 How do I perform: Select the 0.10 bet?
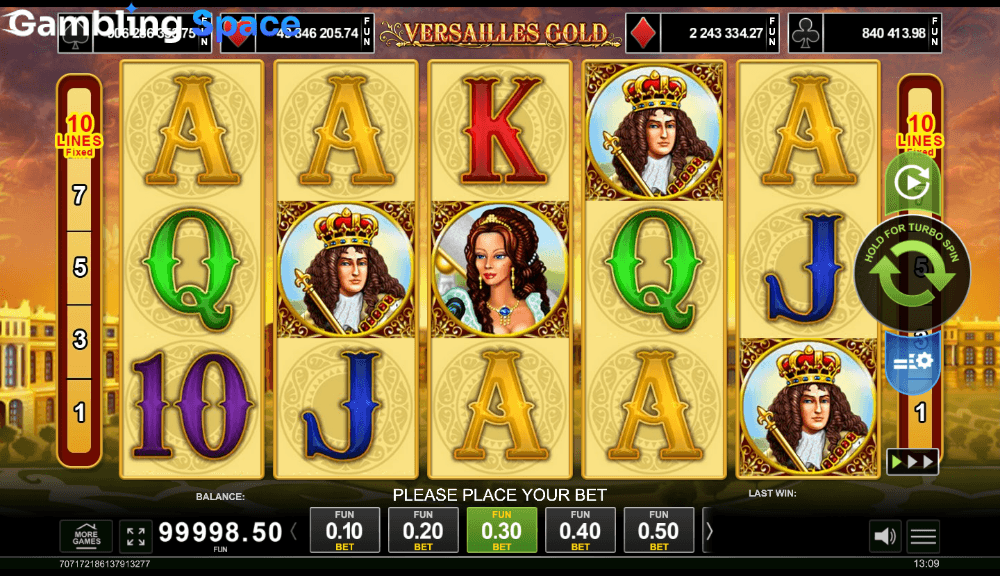pos(345,530)
